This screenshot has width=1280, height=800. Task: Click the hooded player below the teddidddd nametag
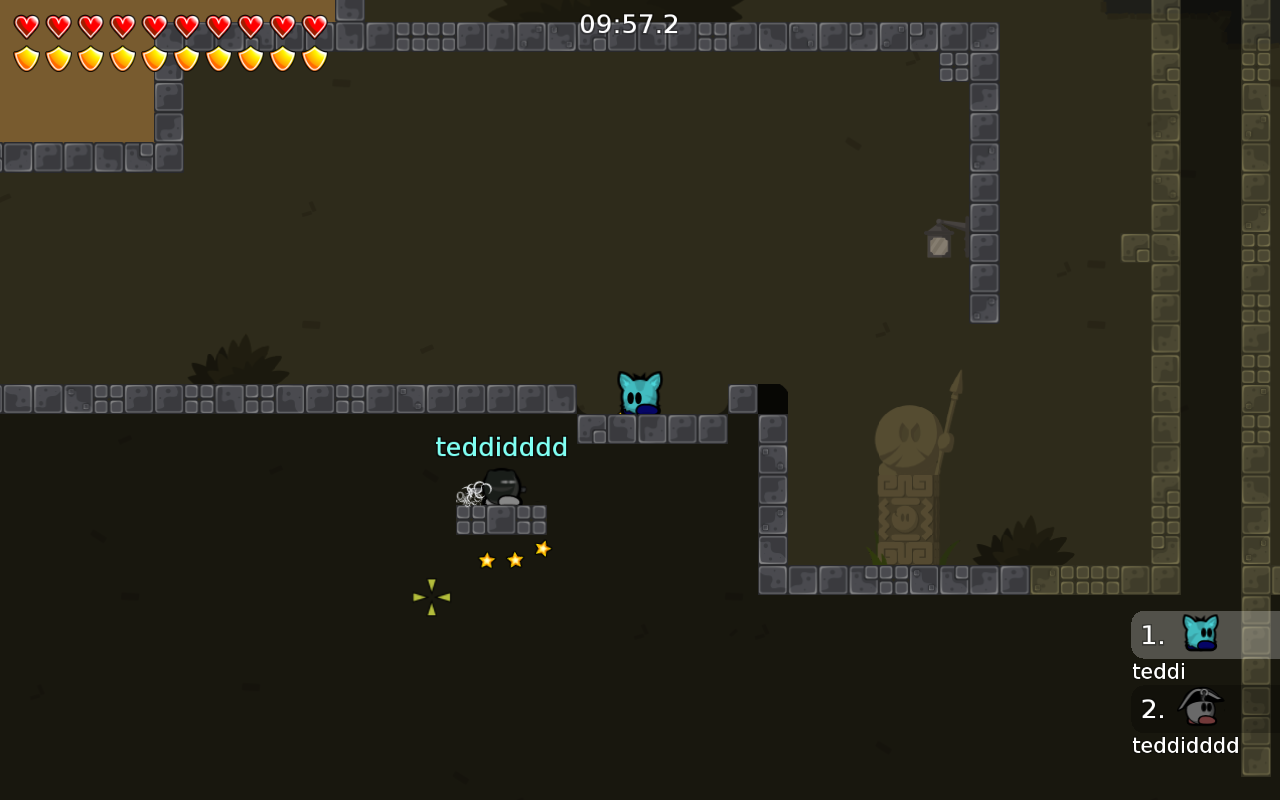coord(502,490)
